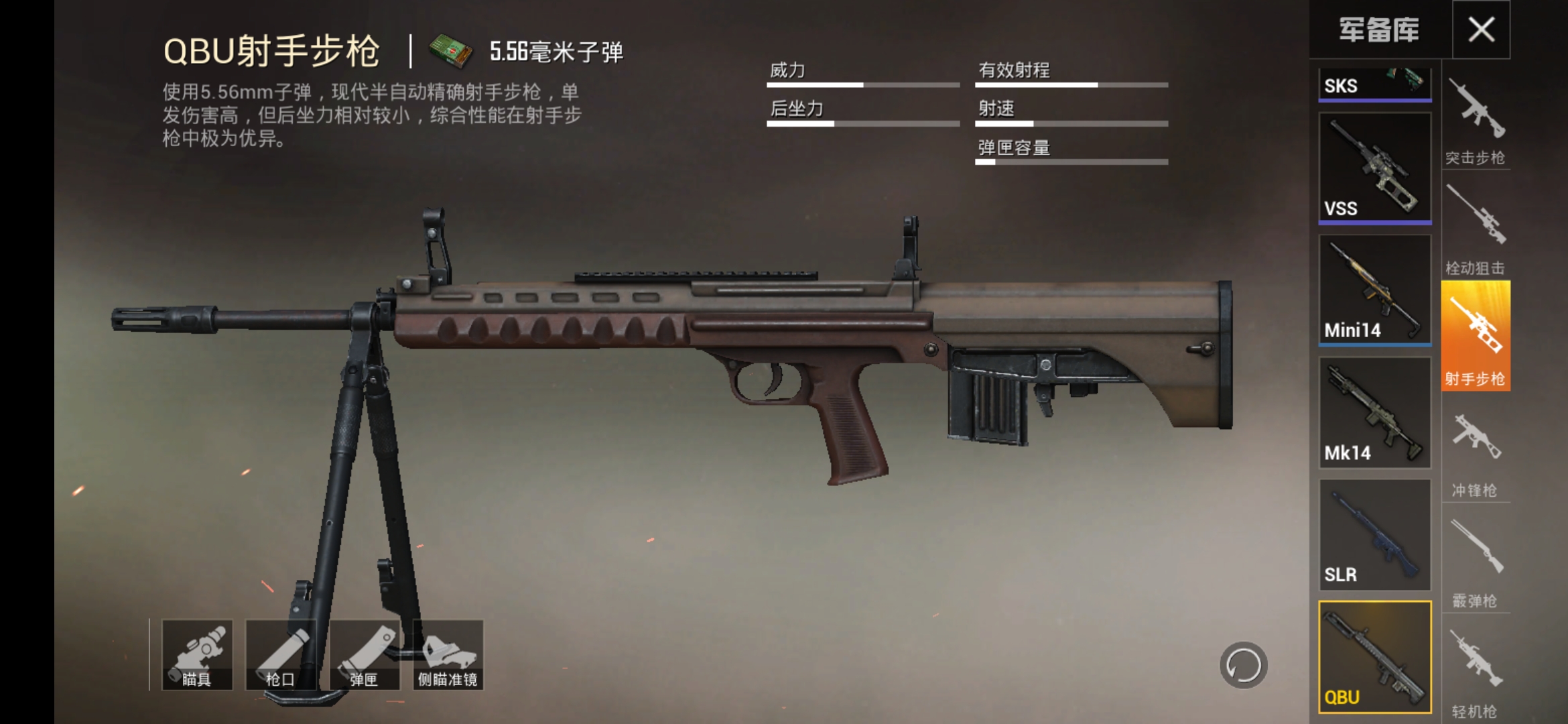
Task: Select the 栓动狙击 bolt-action sniper category icon
Action: 1476,221
